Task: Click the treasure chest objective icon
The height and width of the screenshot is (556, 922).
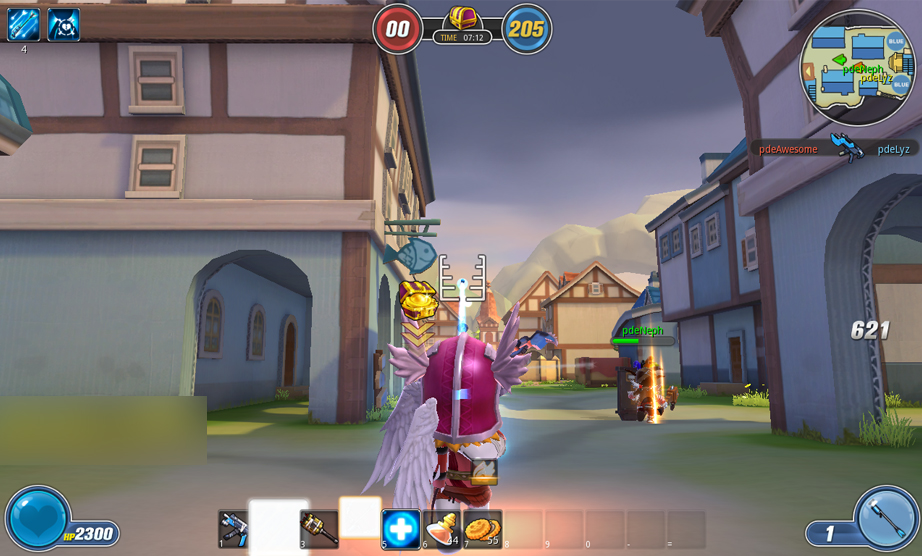Action: 462,18
